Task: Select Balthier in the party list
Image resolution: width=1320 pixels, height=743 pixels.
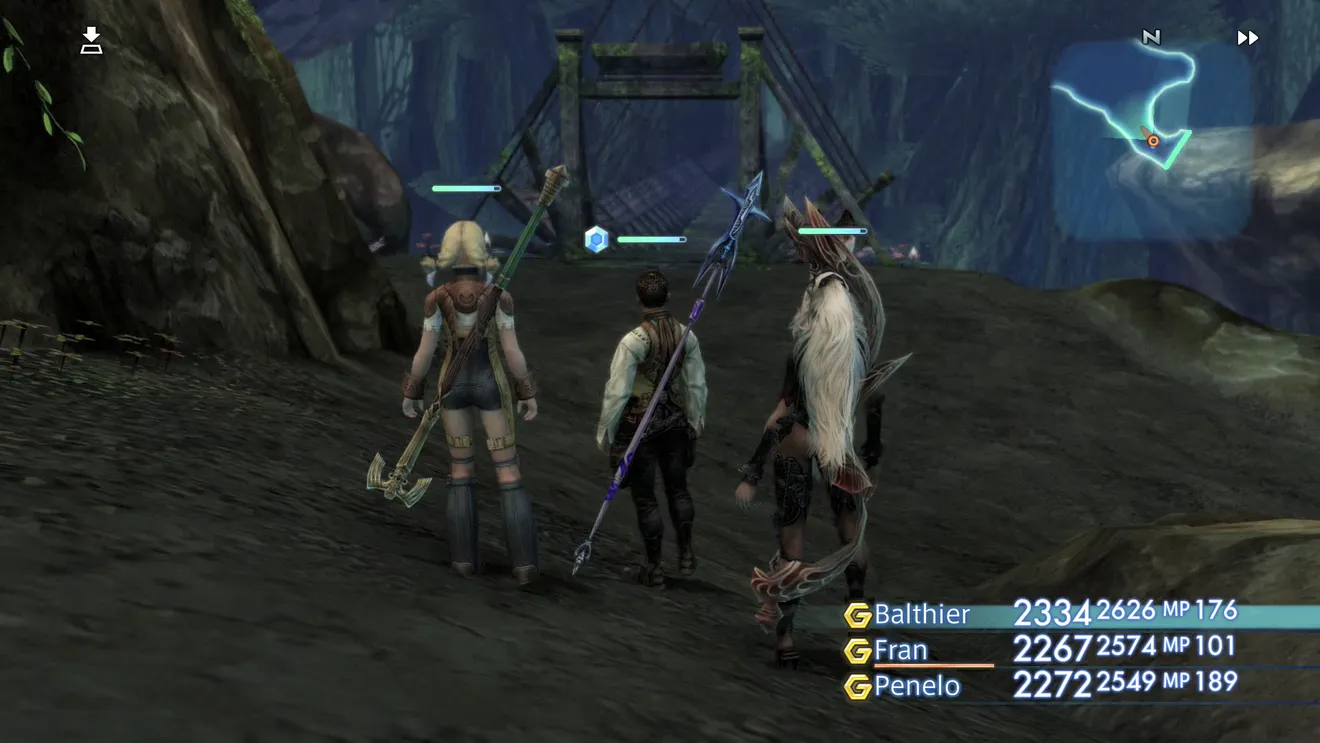Action: (x=922, y=614)
